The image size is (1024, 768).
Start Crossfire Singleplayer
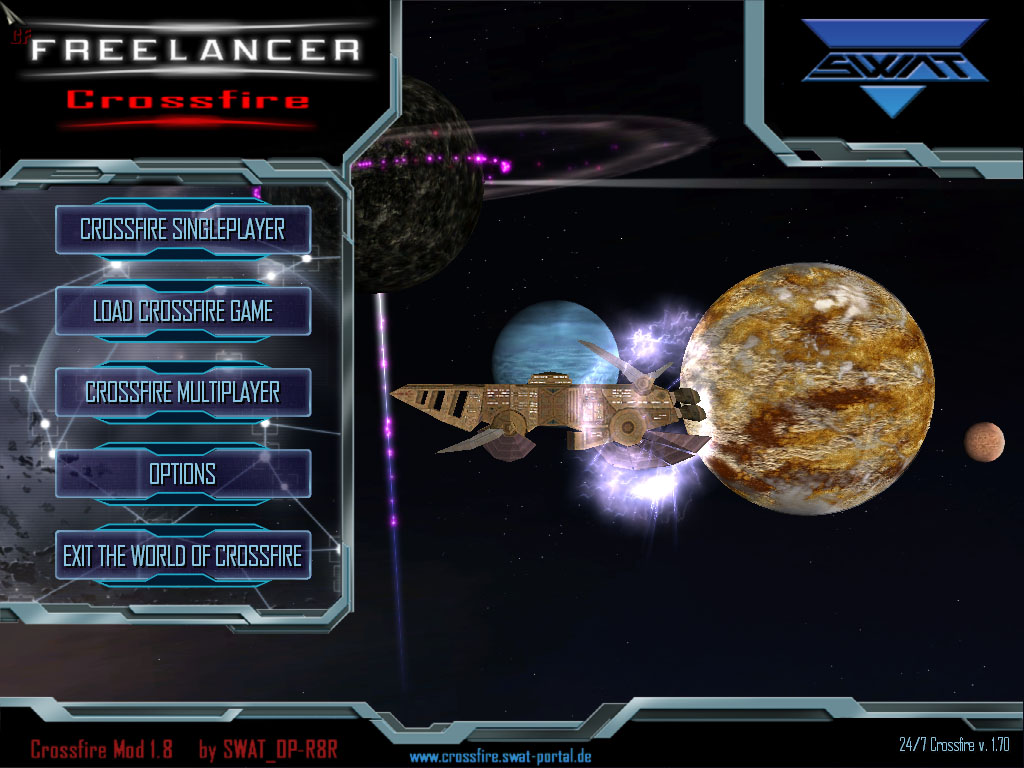click(x=182, y=229)
